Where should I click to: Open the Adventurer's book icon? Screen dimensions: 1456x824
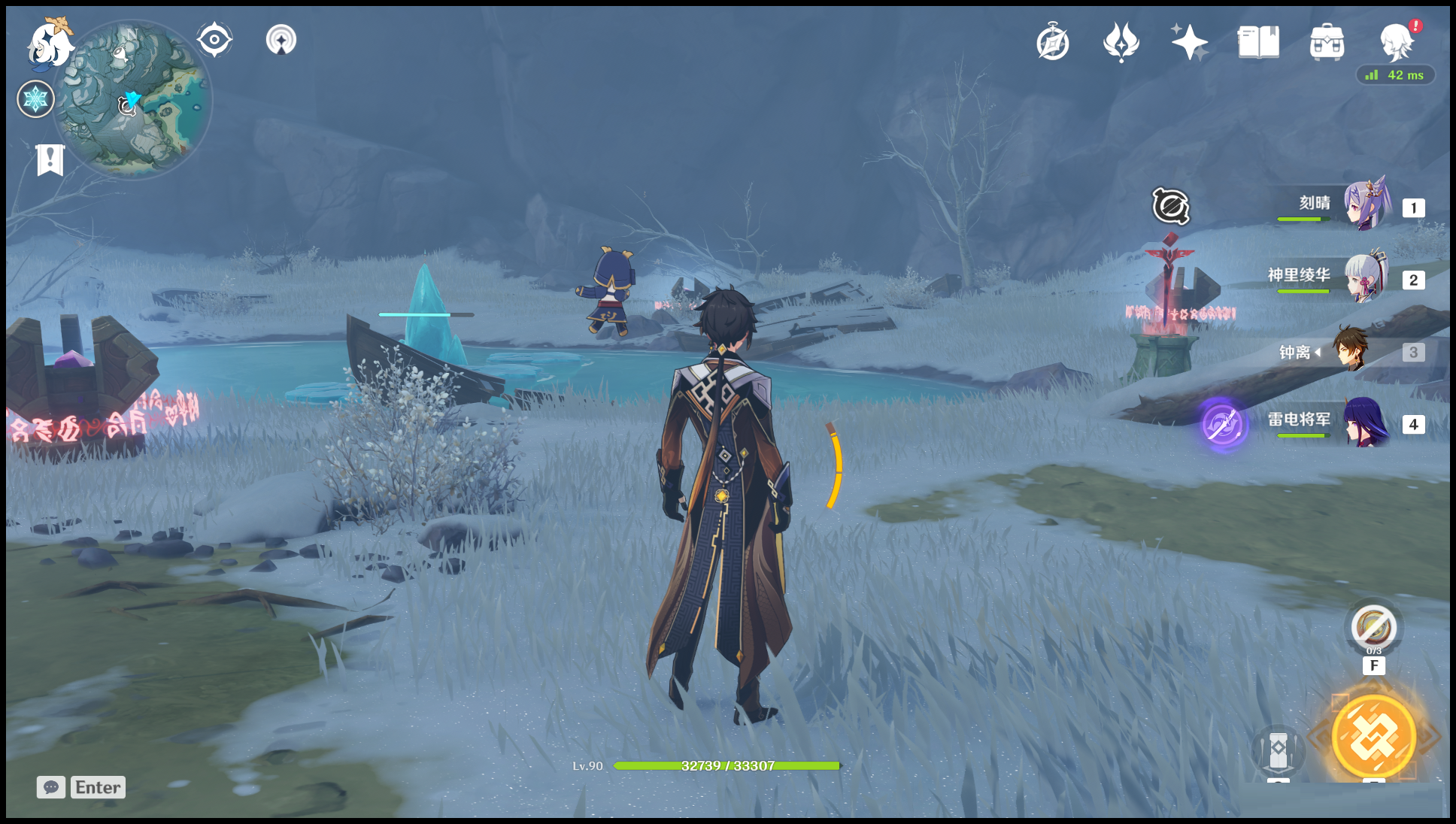(x=1258, y=42)
